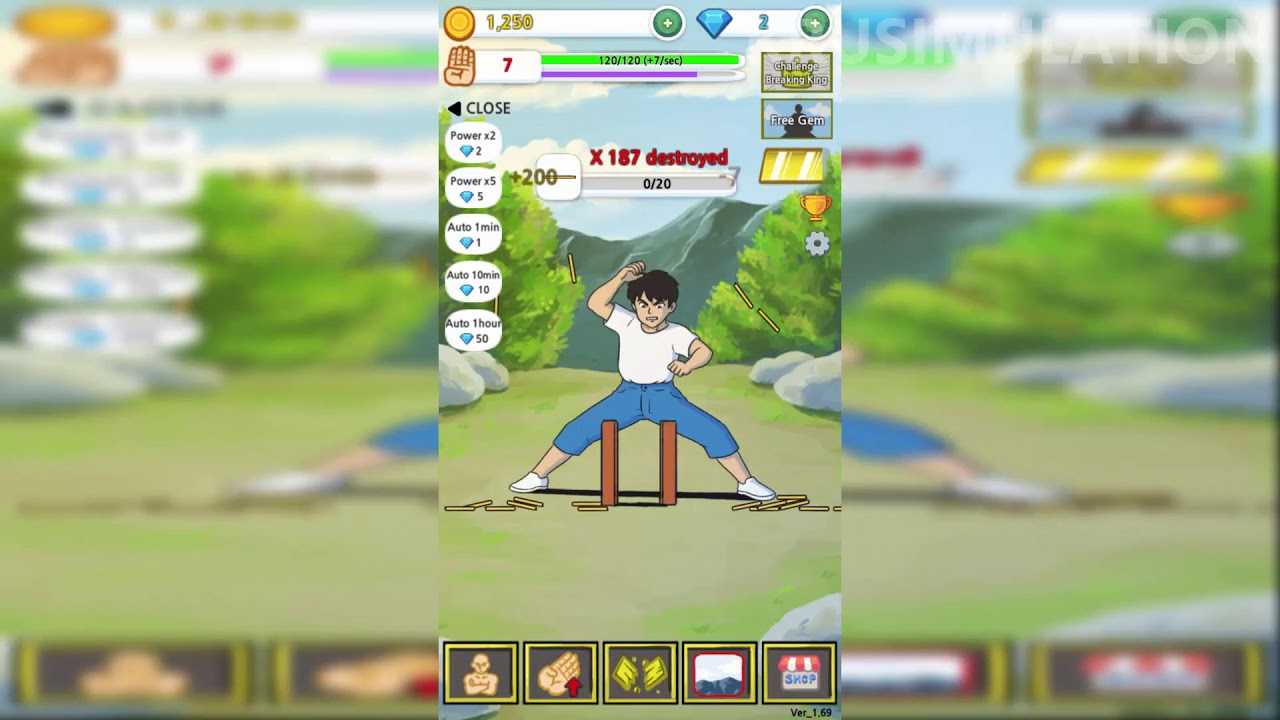Tap the gold bars icon
This screenshot has width=1280, height=720.
tap(793, 166)
